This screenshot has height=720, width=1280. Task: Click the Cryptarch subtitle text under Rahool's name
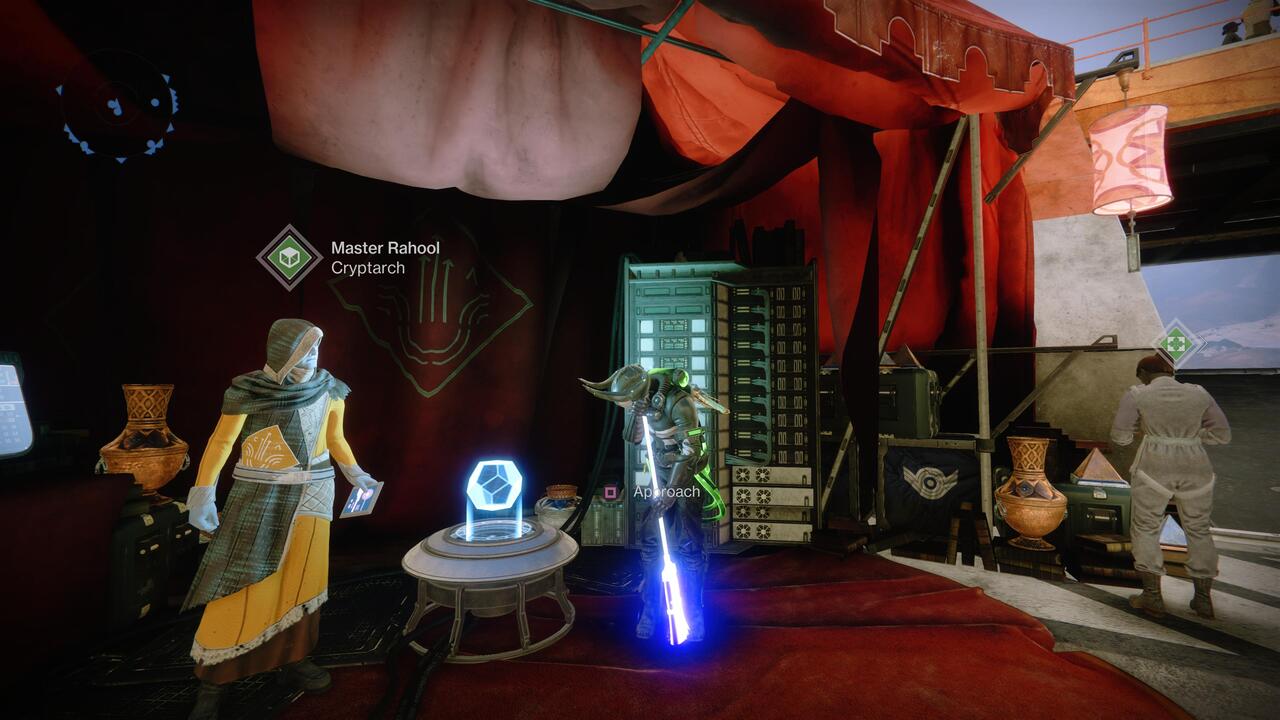pyautogui.click(x=366, y=268)
